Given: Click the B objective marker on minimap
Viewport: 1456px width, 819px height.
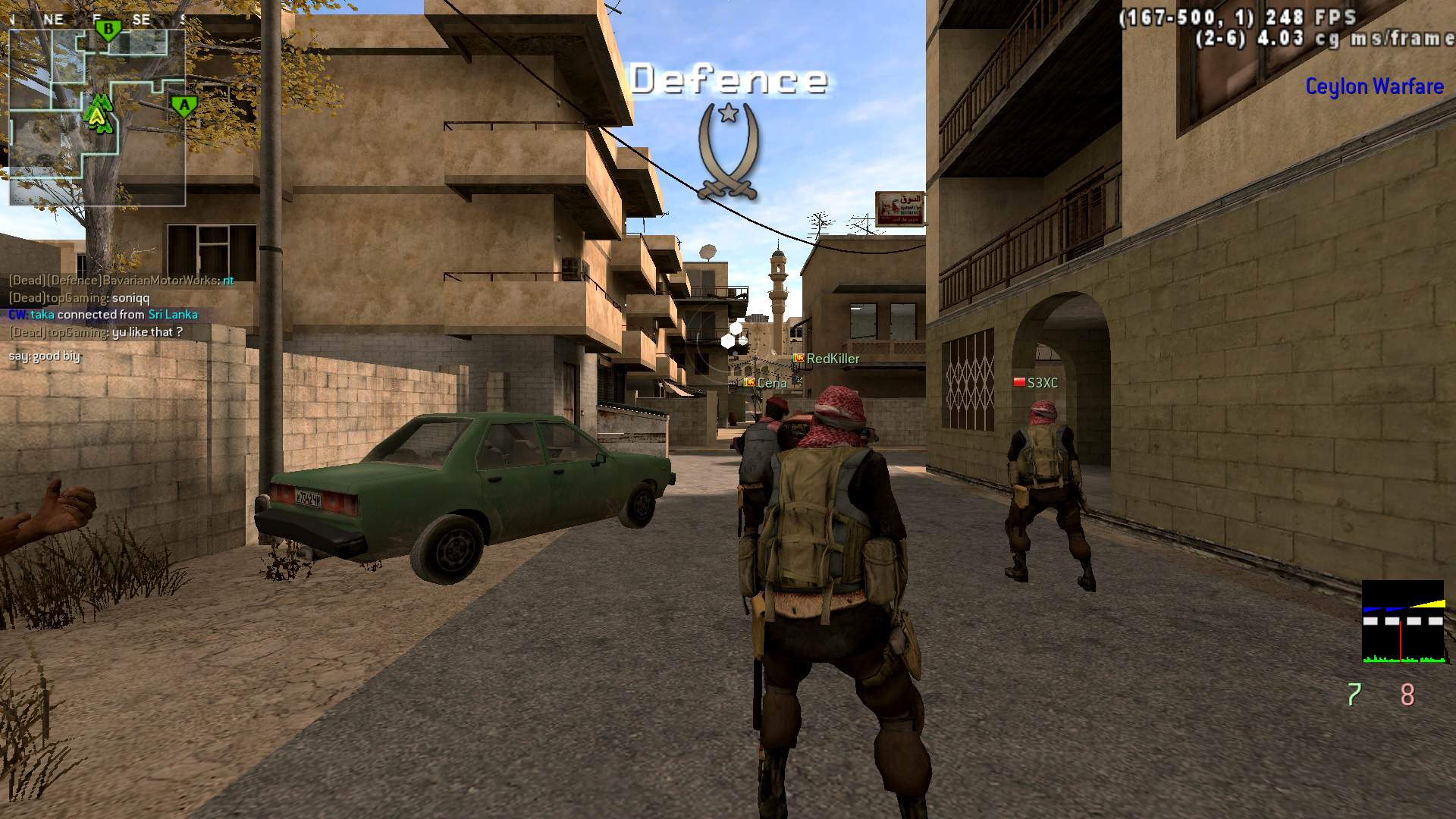Looking at the screenshot, I should (108, 30).
